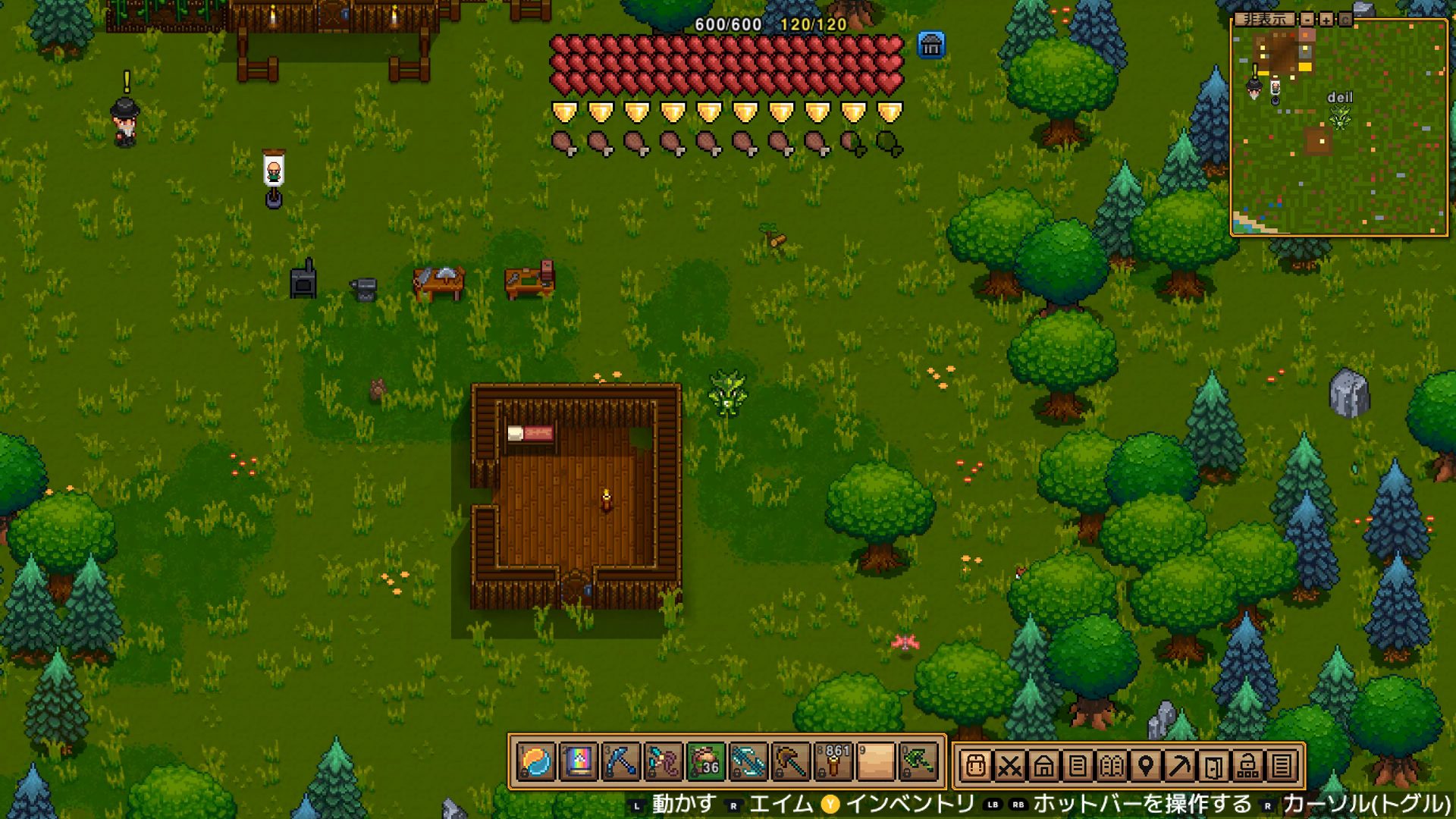Screen dimensions: 1456x819
Task: Select the item stack showing 36
Action: pos(705,762)
